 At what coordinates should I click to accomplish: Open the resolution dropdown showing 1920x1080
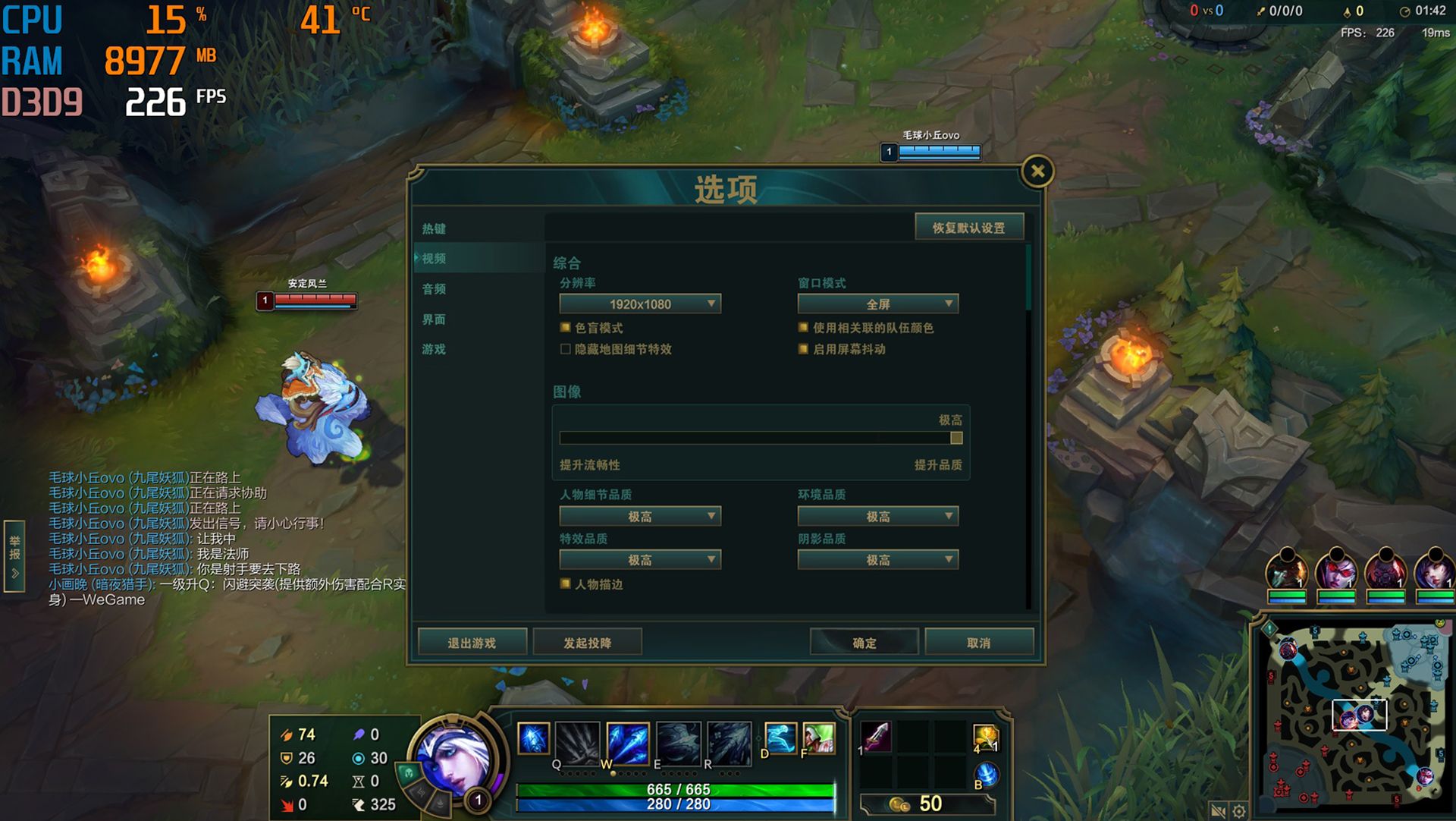click(641, 304)
